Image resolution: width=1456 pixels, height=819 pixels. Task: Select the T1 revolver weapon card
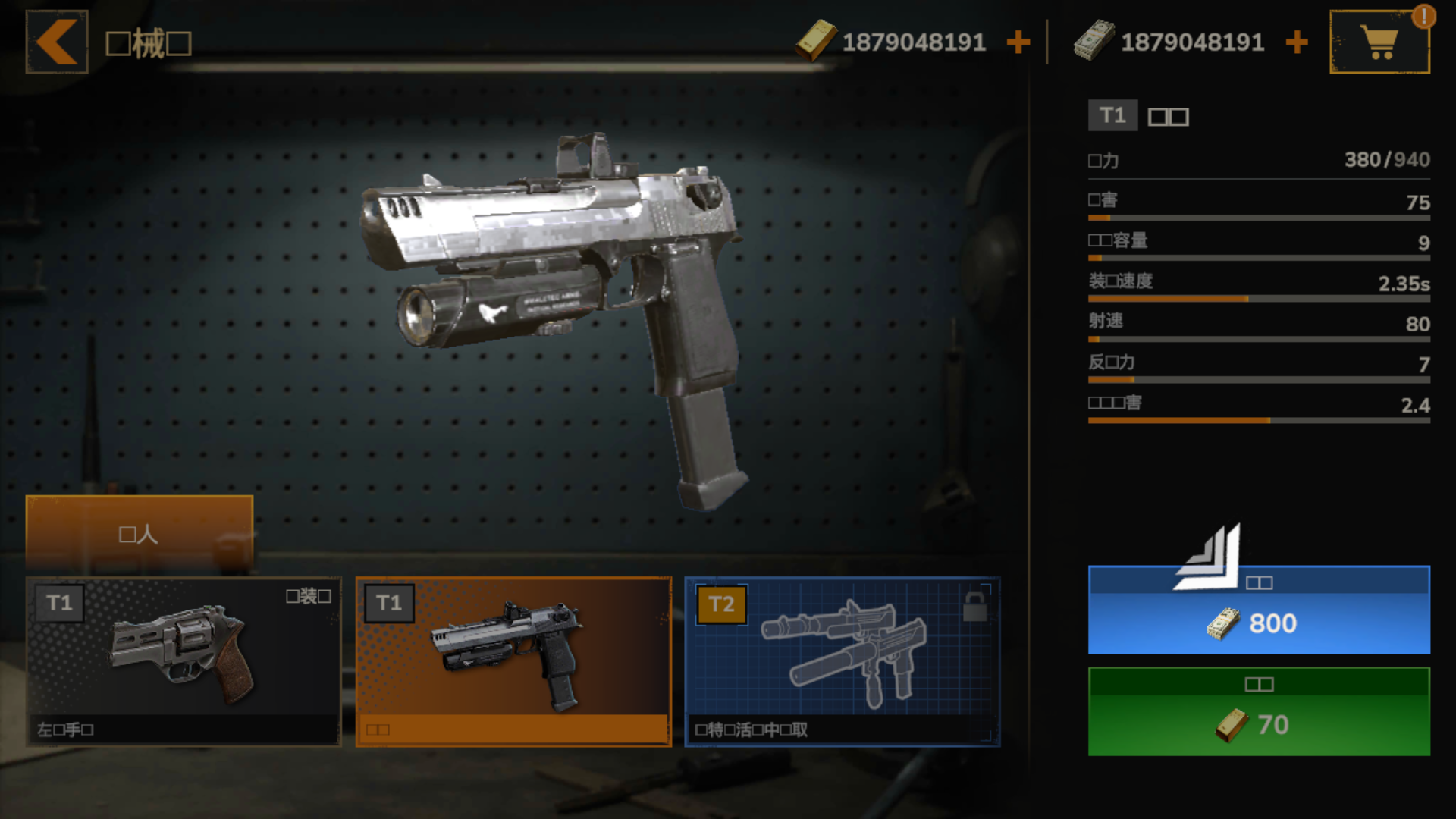pos(184,661)
